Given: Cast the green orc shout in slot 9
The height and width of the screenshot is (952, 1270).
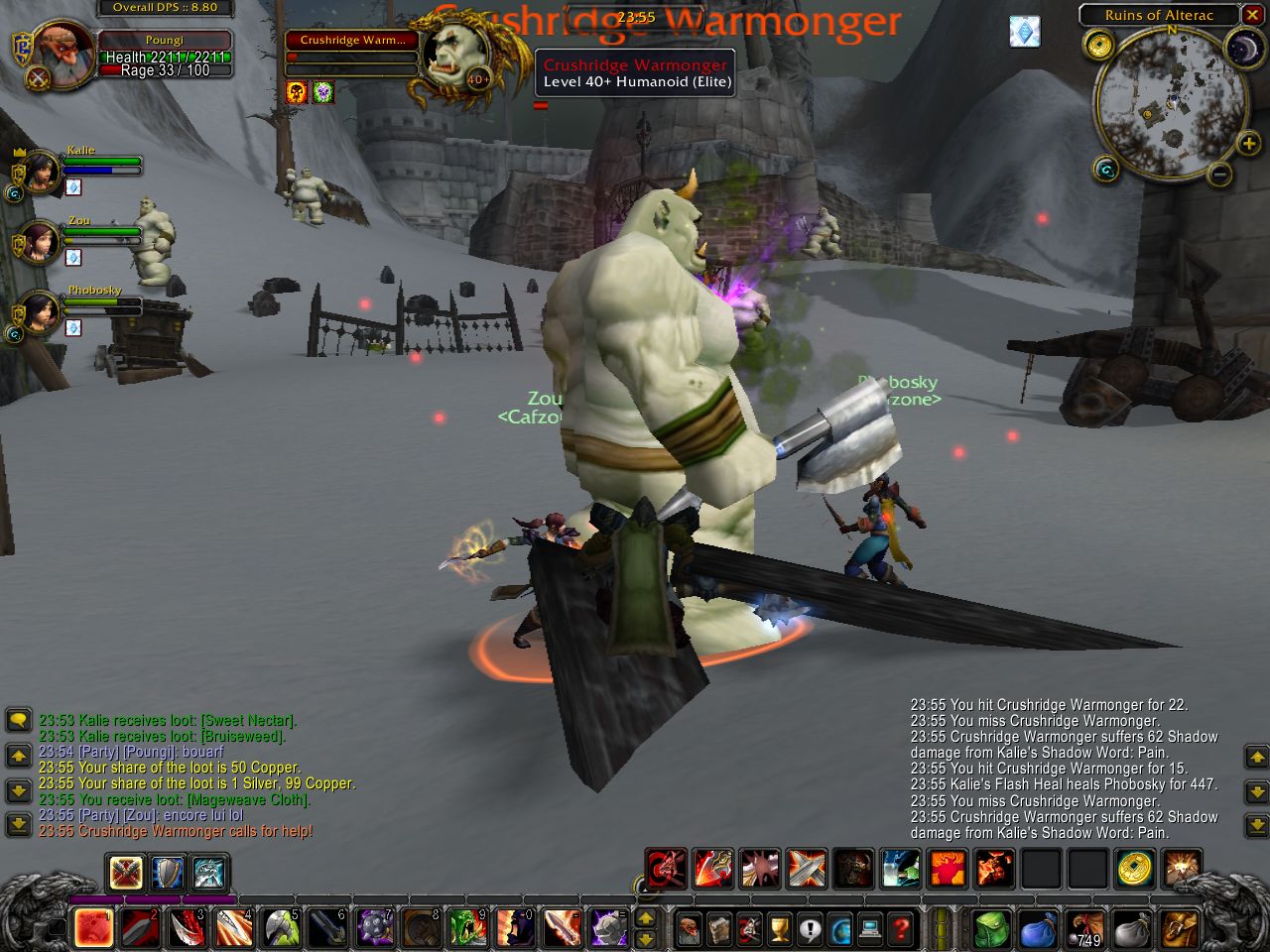Looking at the screenshot, I should [468, 927].
